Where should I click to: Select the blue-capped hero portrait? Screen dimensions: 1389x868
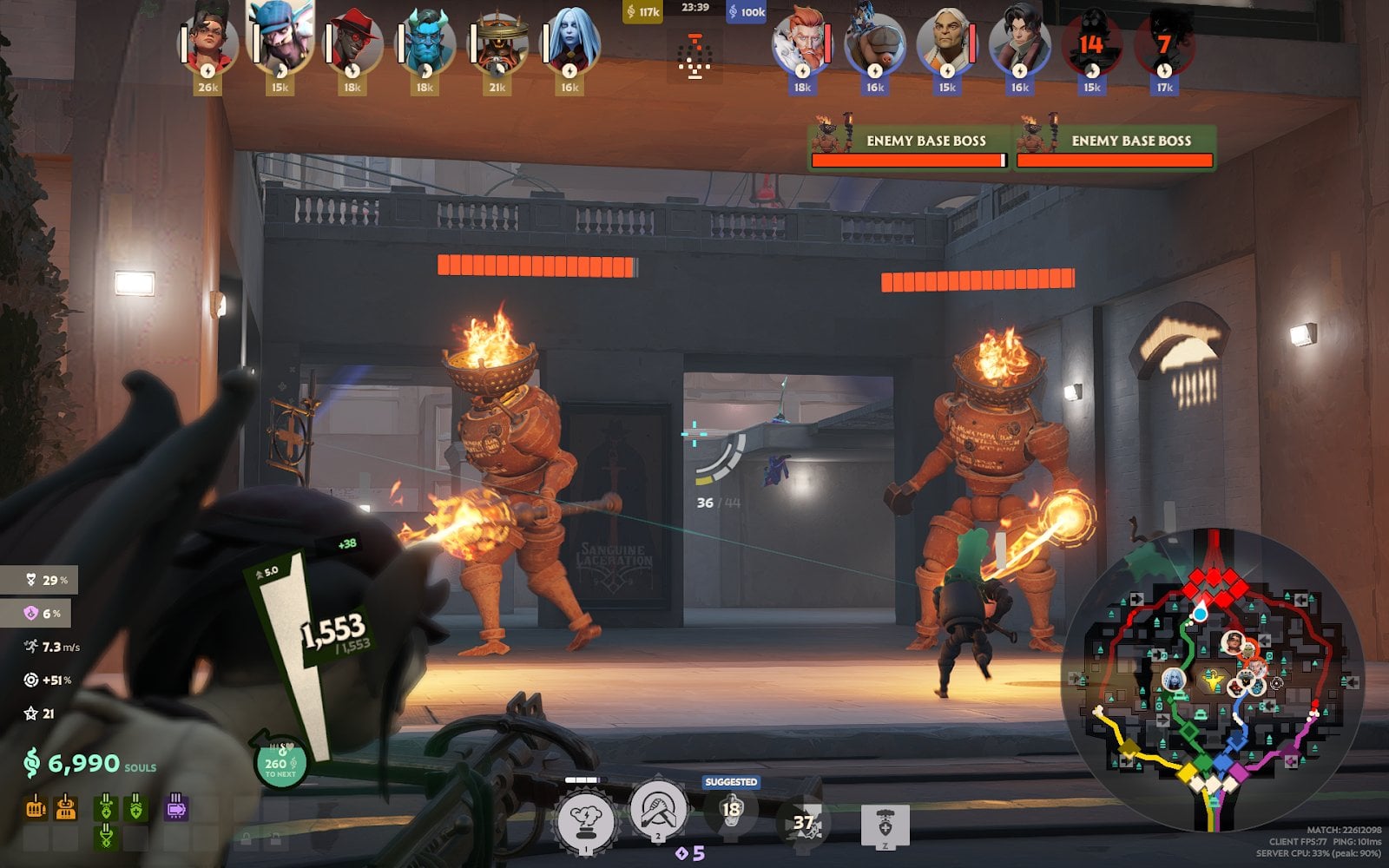[280, 39]
